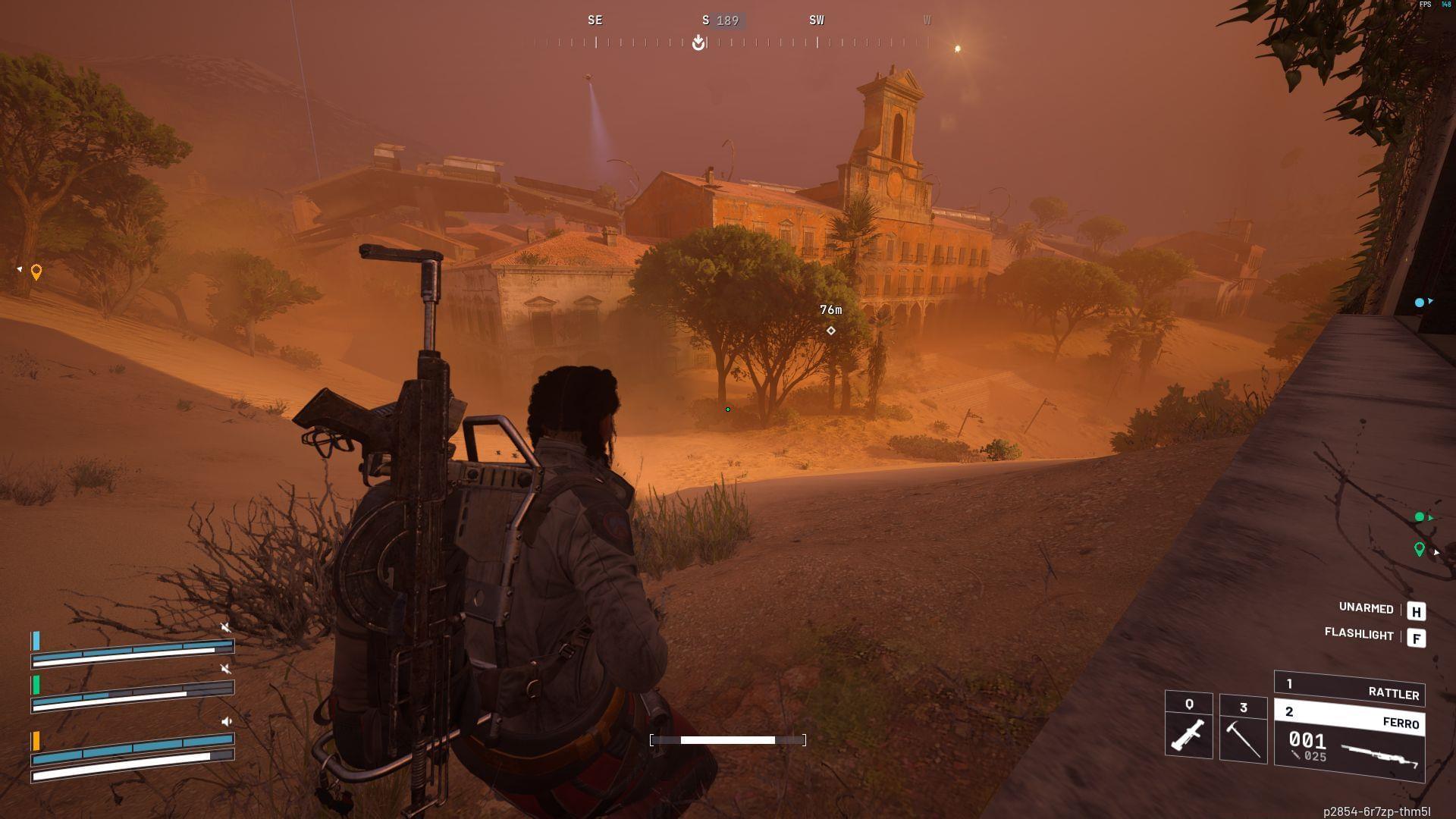This screenshot has height=819, width=1456.
Task: Unmute the blue status bar speaker
Action: click(224, 627)
